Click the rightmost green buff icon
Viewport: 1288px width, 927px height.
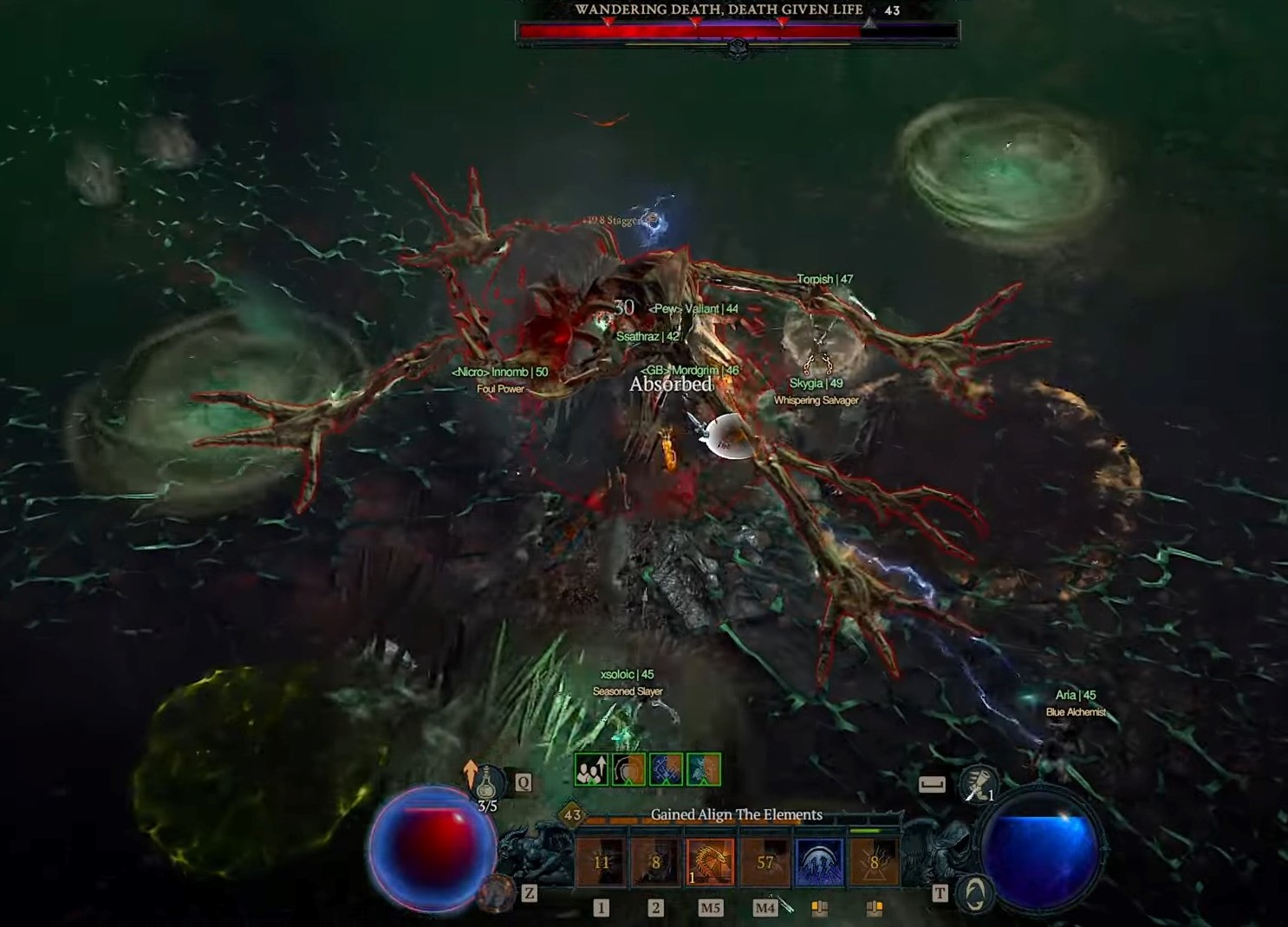(703, 770)
